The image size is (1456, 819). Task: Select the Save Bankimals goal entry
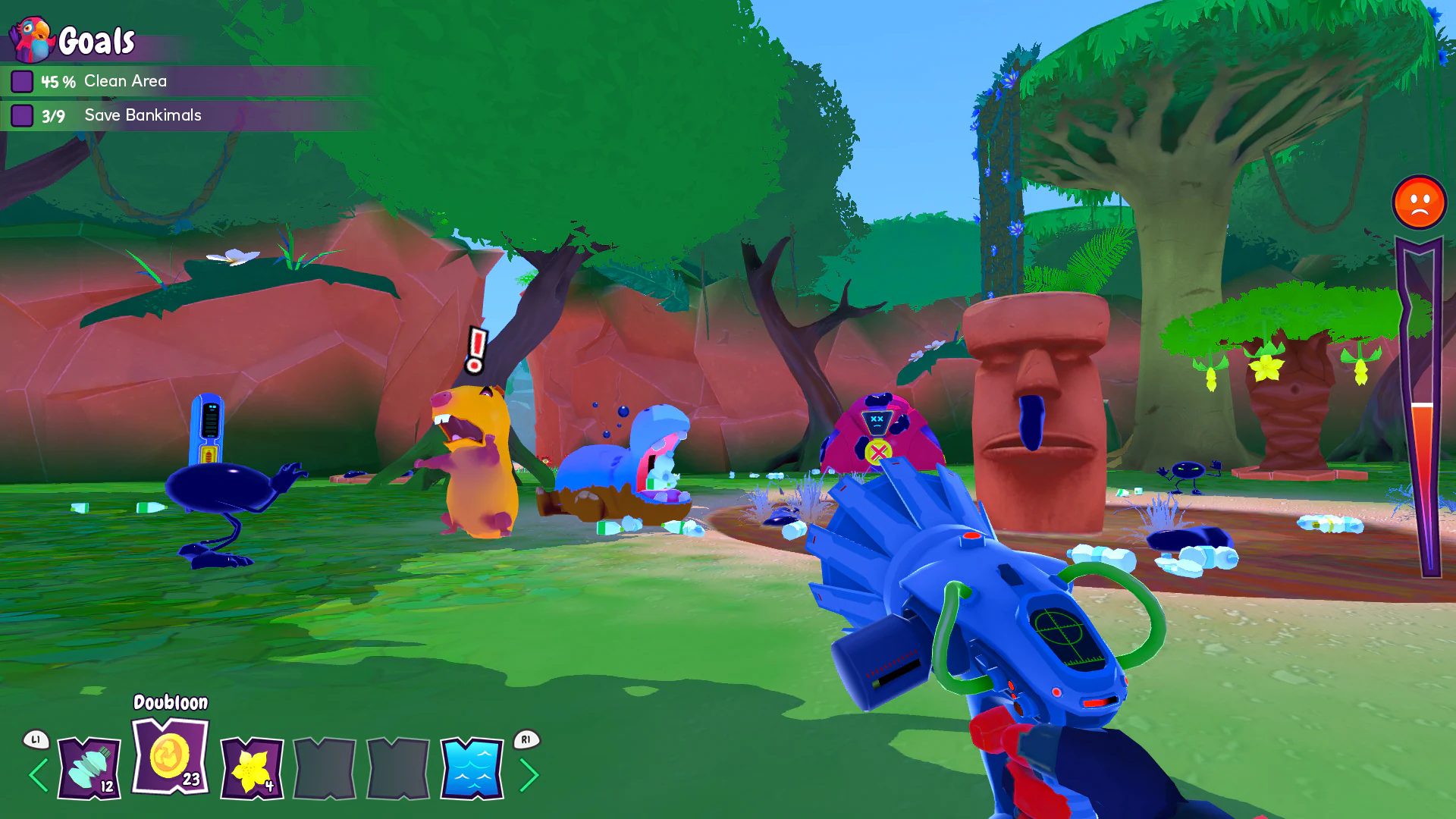(x=143, y=115)
